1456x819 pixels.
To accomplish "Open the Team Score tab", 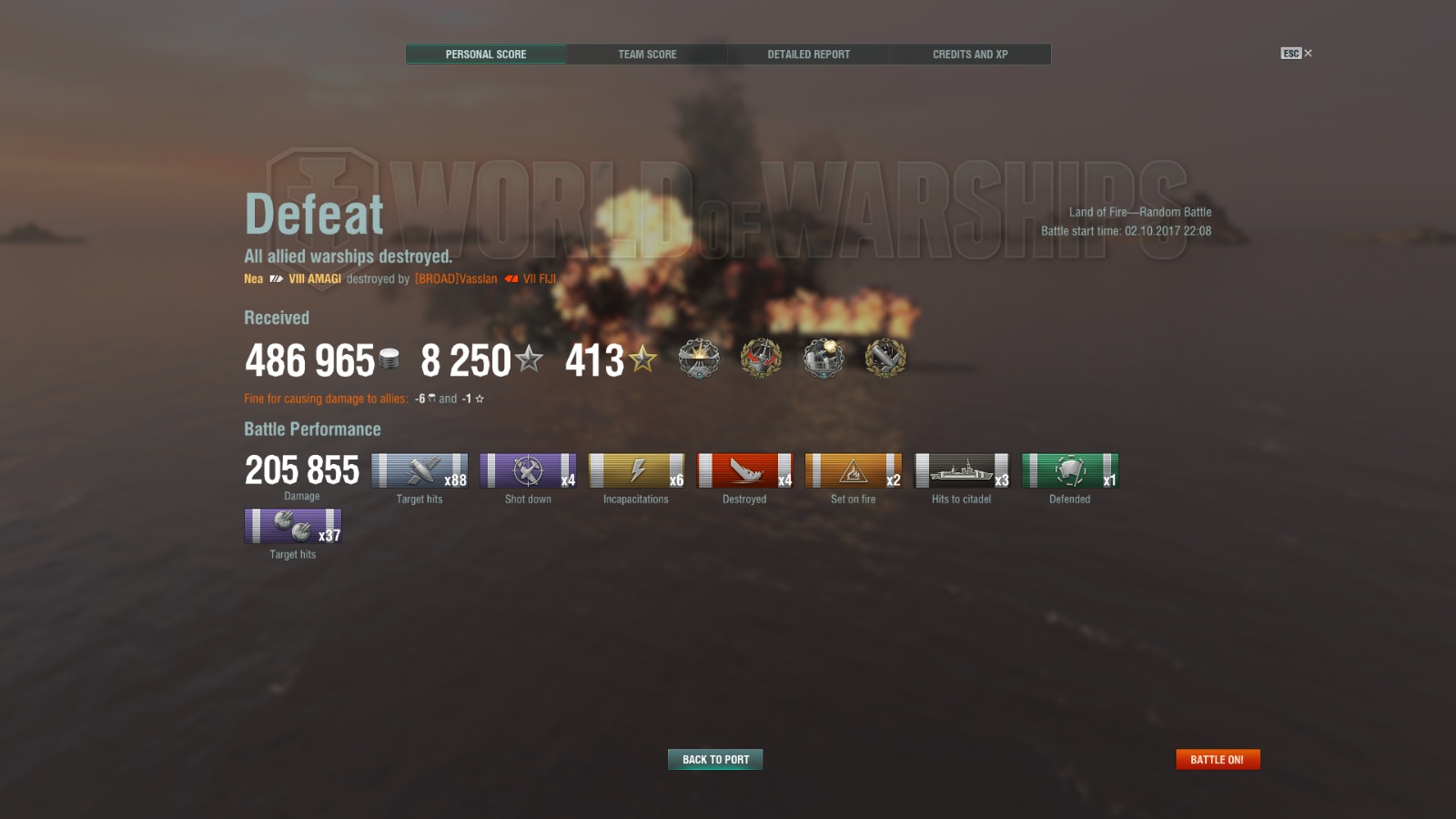I will point(647,55).
